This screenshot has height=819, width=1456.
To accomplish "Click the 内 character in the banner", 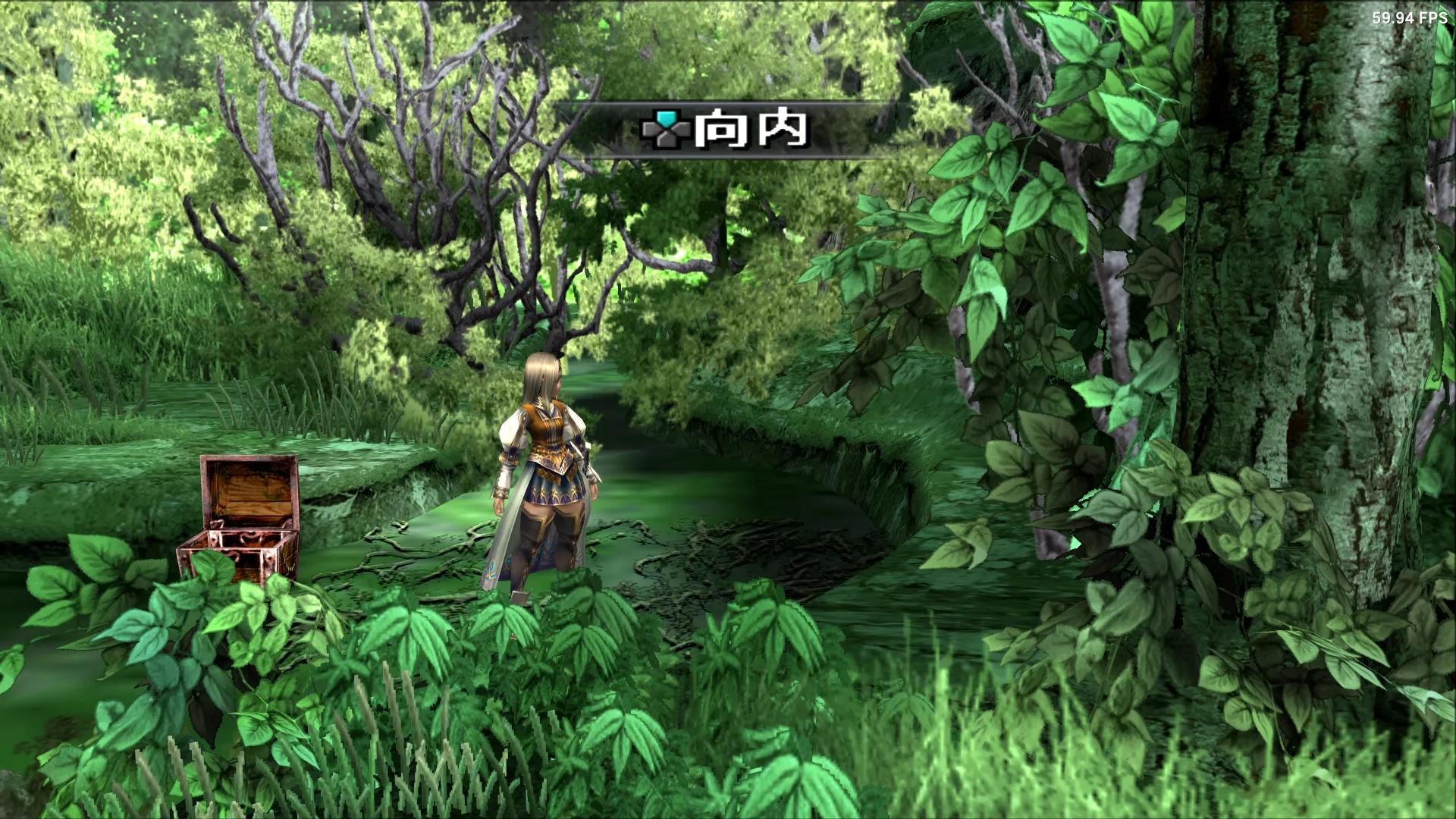I will (782, 129).
